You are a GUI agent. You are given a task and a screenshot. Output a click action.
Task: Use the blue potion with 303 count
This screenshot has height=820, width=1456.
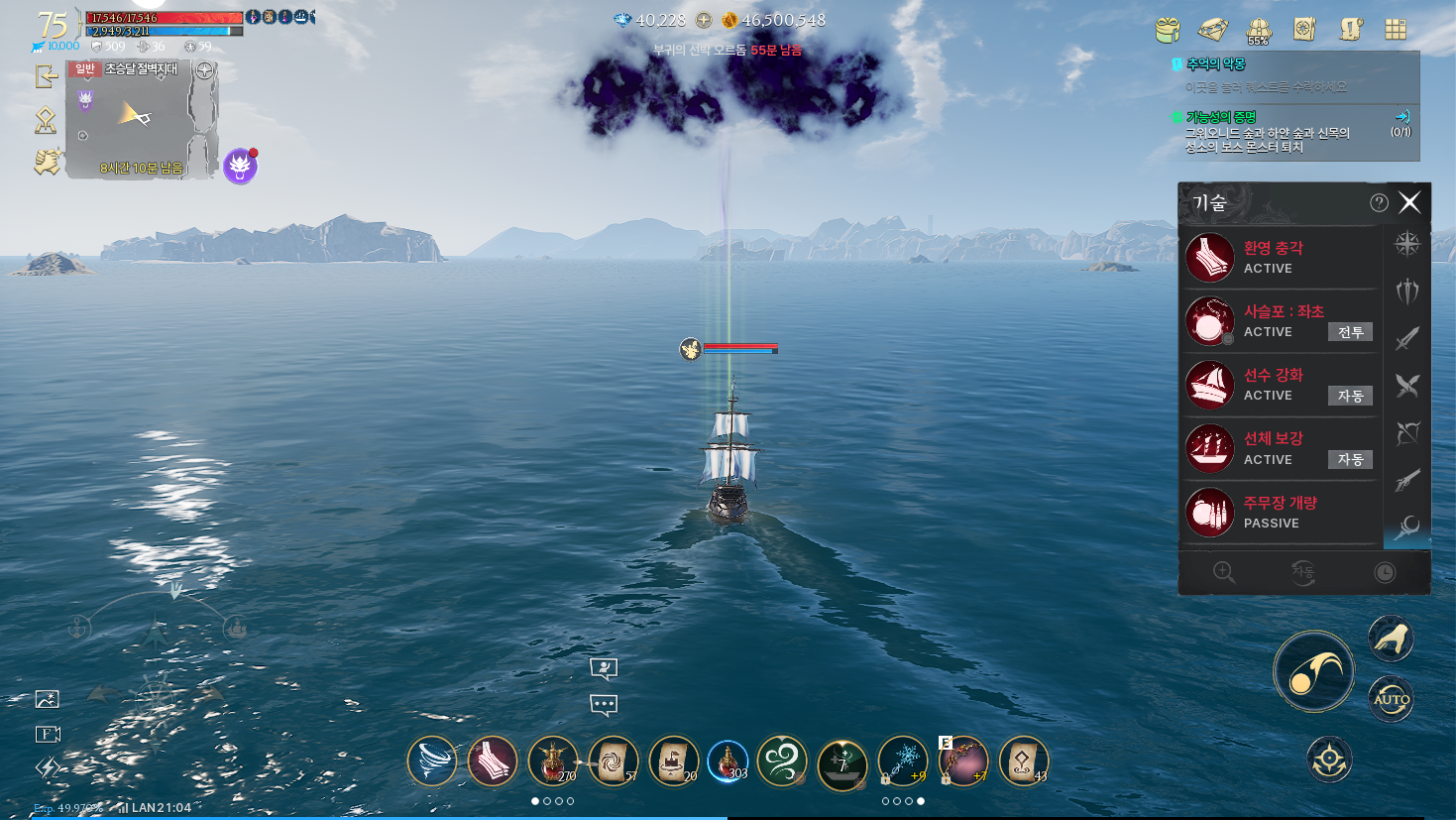(x=728, y=761)
